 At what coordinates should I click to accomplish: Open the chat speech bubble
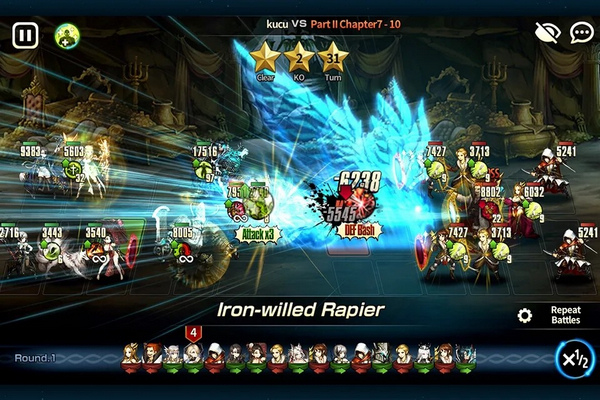coord(582,34)
